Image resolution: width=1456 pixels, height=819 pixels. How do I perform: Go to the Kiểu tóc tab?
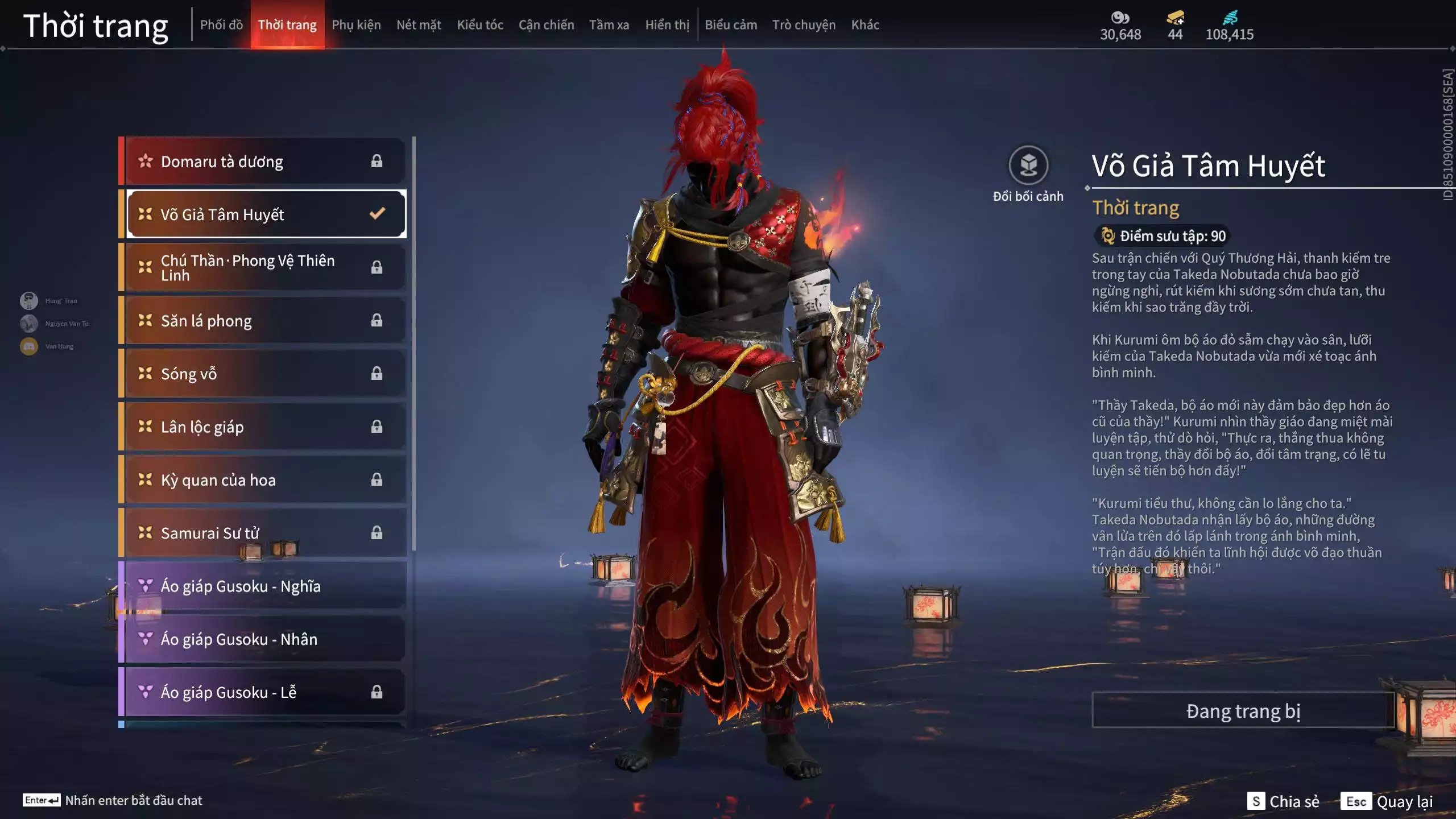point(480,25)
